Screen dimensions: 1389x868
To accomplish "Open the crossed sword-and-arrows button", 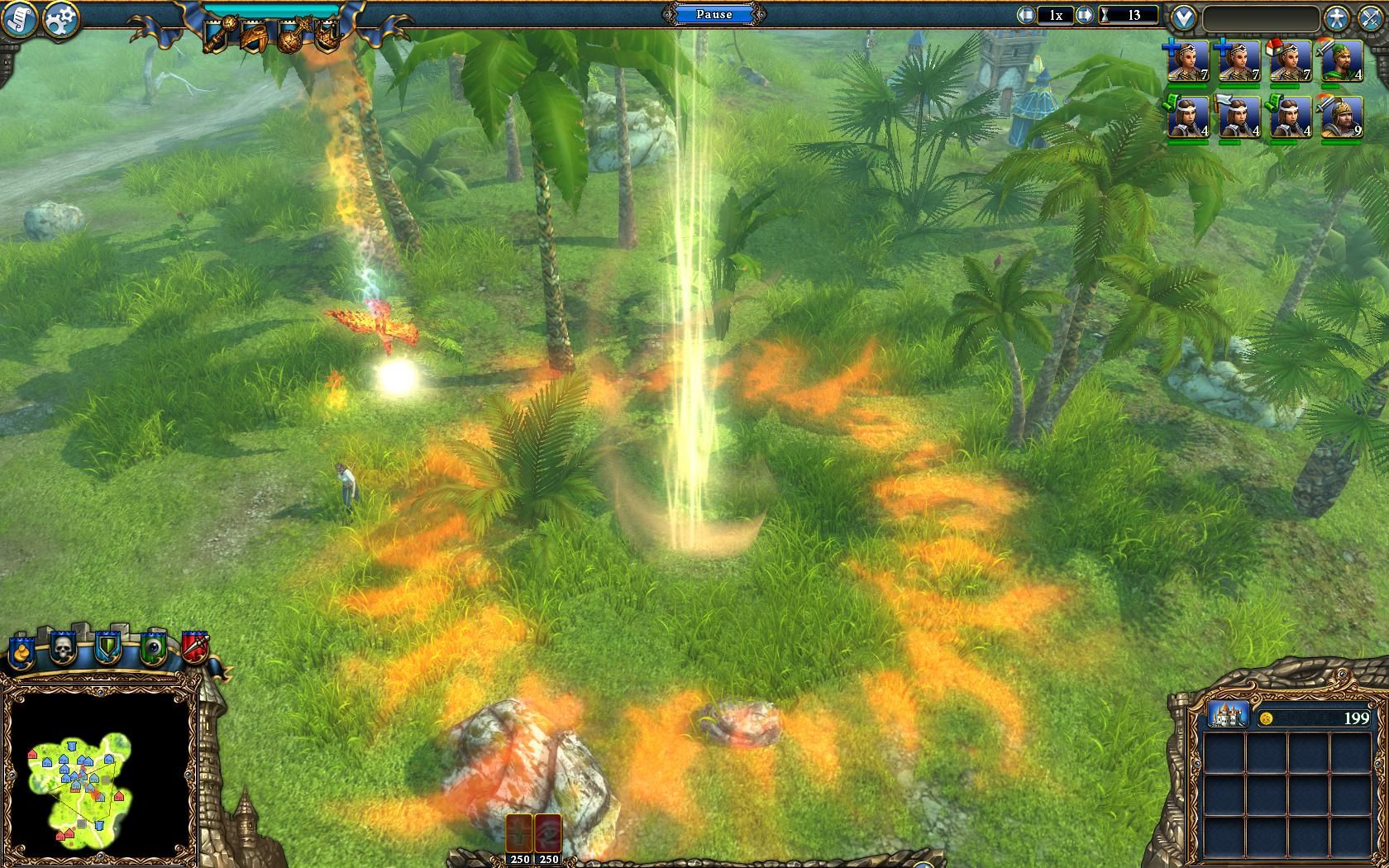I will 1371,17.
